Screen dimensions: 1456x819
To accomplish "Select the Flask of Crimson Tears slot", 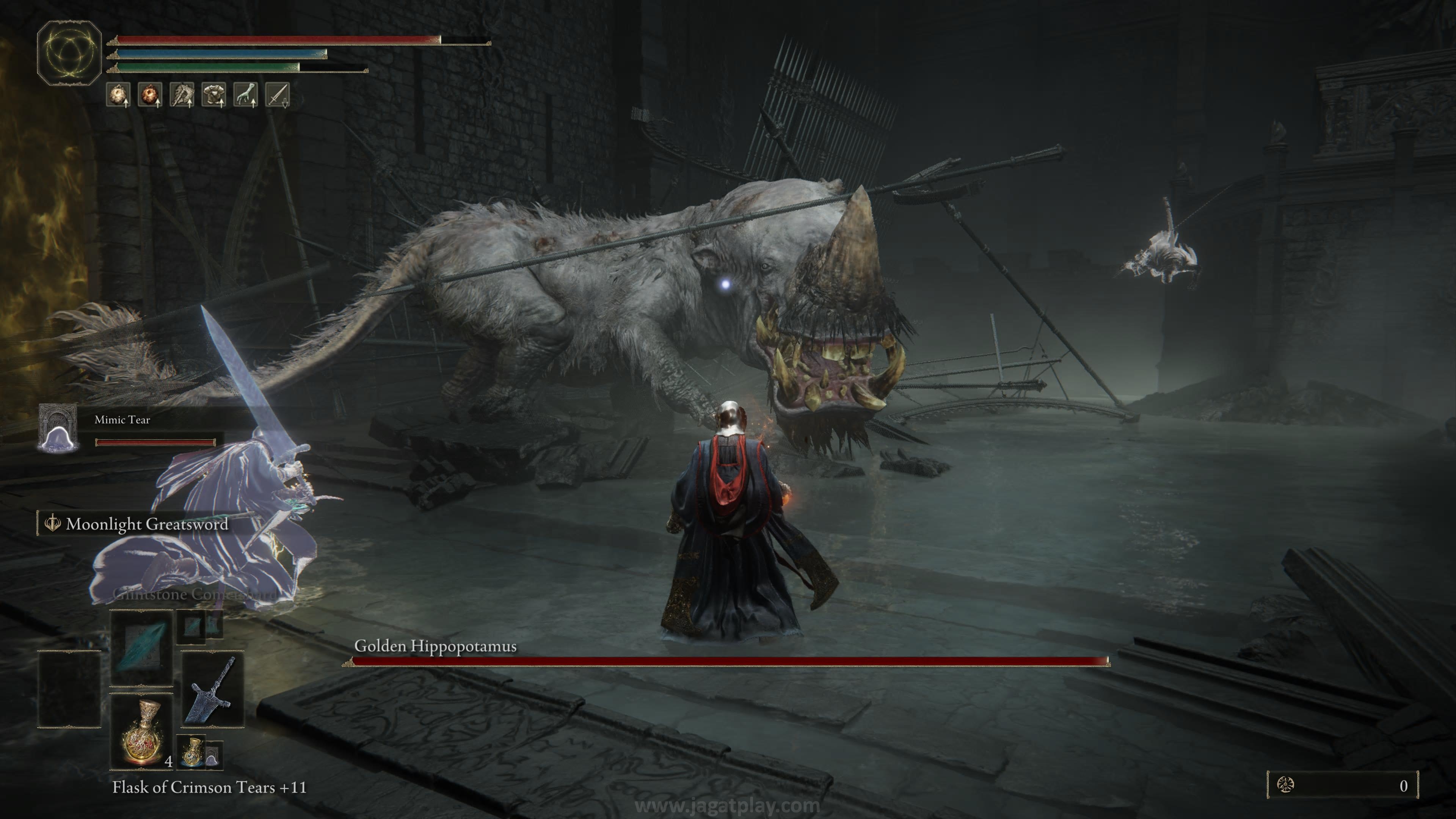I will pyautogui.click(x=141, y=731).
